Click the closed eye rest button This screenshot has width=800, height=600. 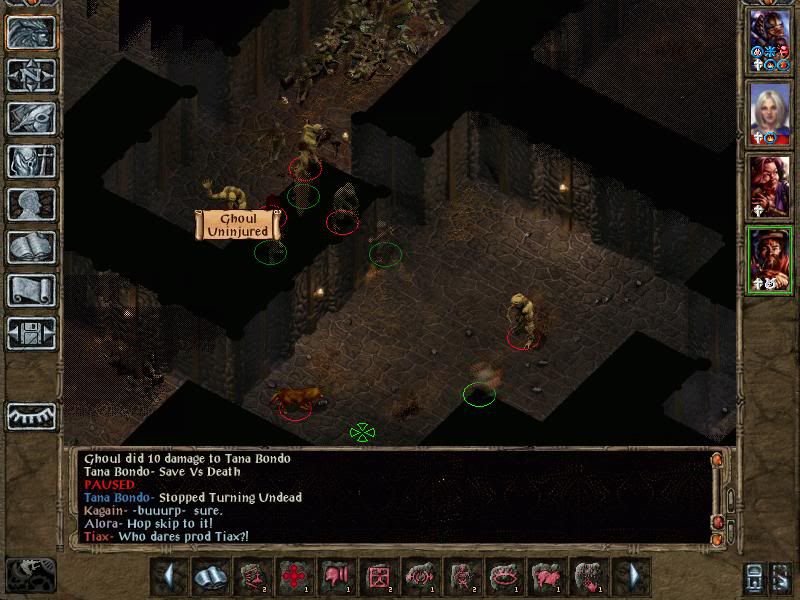tap(31, 415)
